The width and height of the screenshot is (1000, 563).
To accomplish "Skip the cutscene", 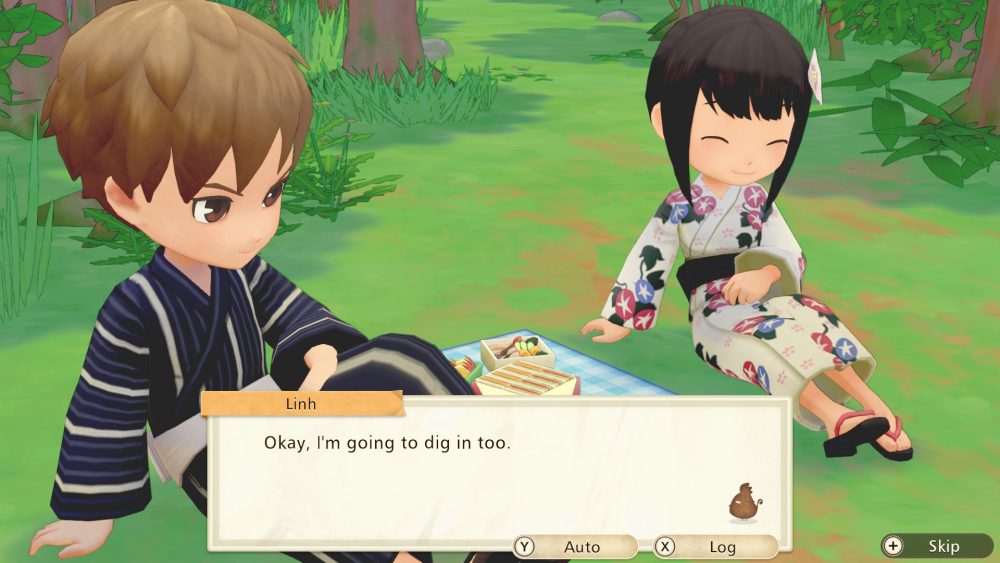I will [x=935, y=546].
